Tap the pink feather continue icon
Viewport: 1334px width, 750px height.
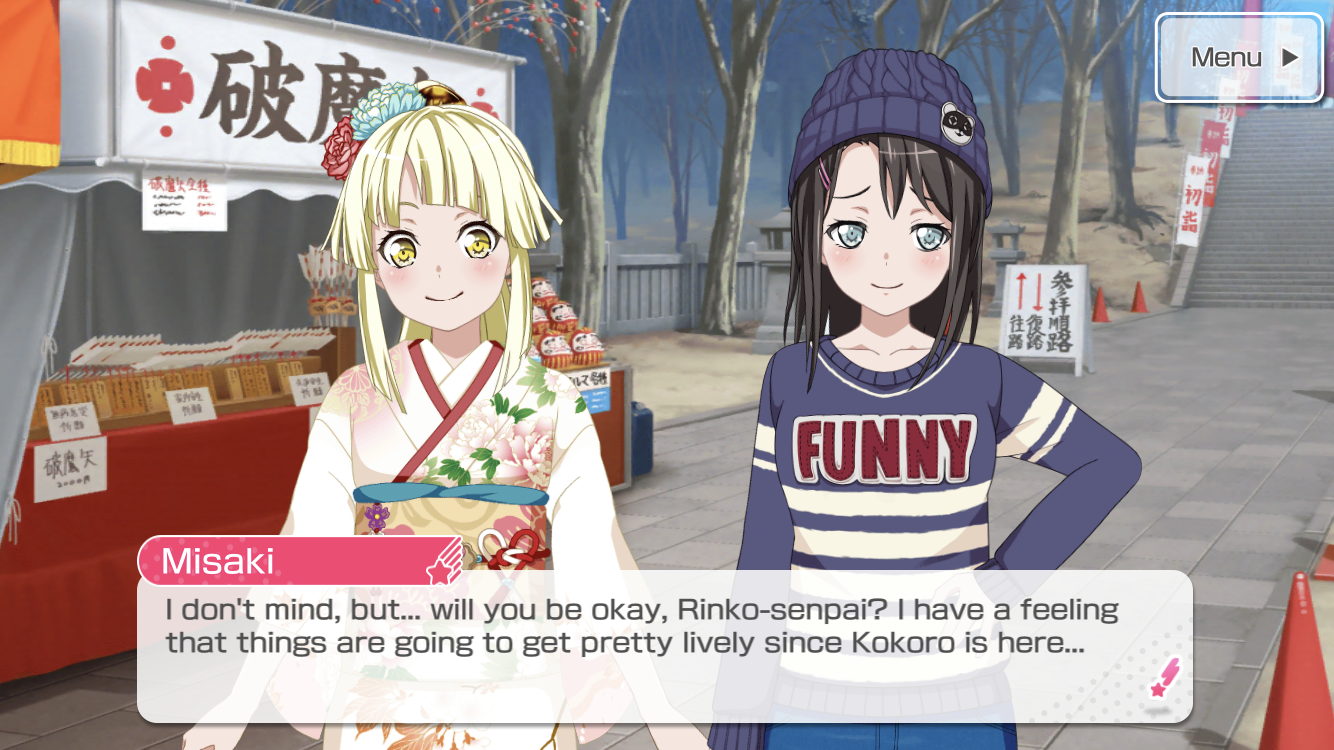[x=1164, y=678]
